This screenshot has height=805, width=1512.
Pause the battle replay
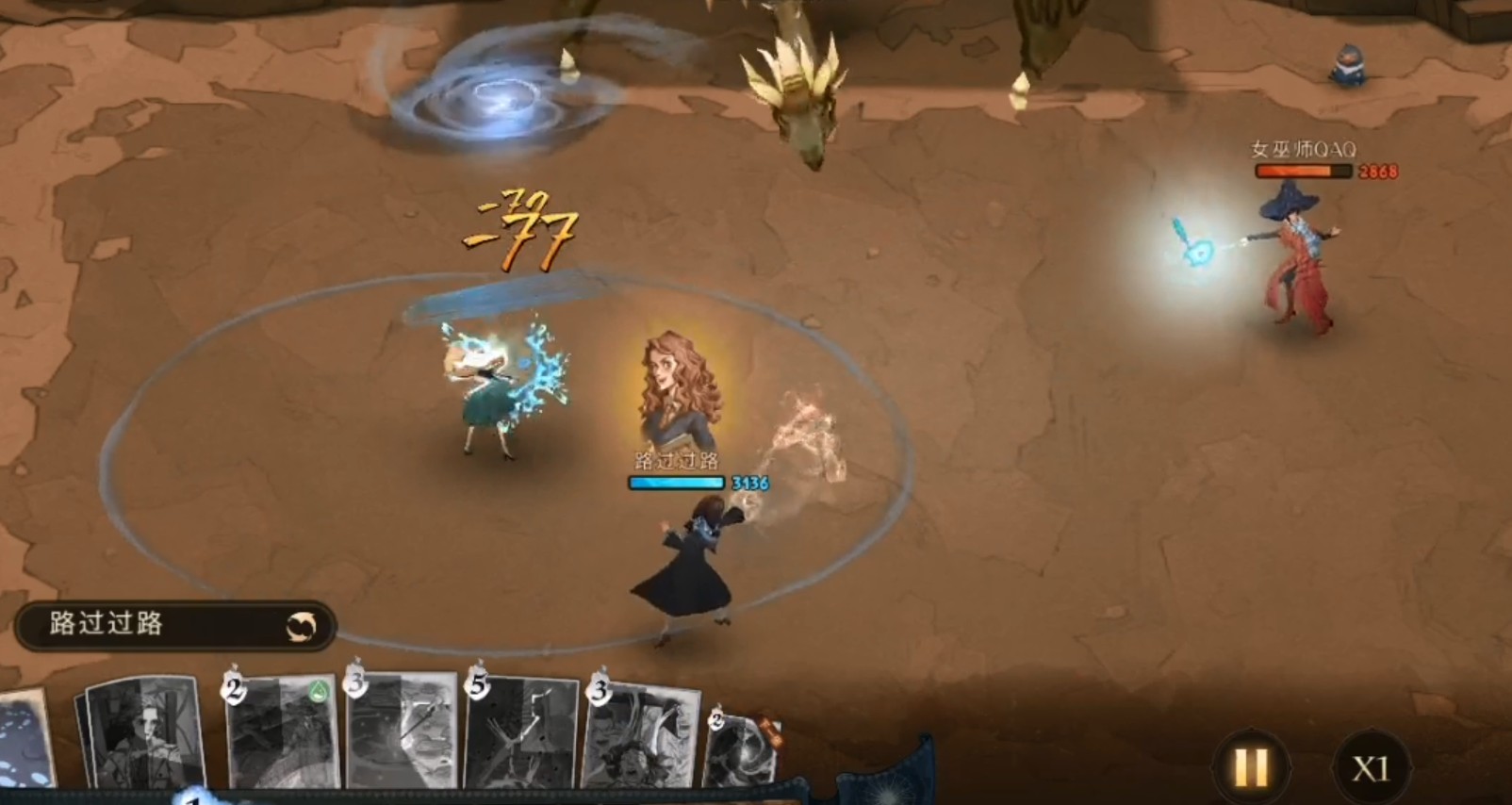pos(1250,767)
